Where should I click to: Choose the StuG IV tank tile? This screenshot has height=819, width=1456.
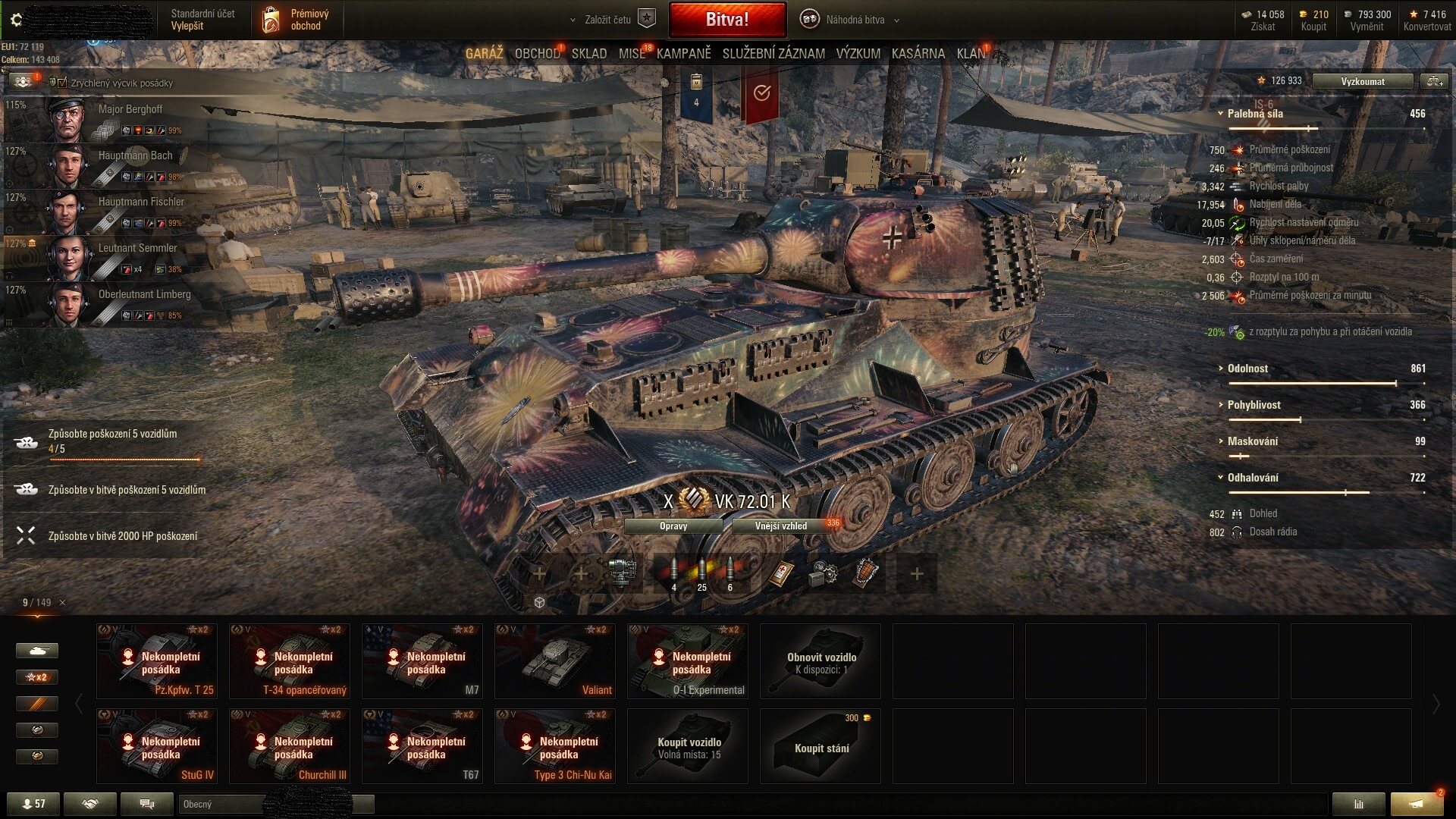click(x=156, y=745)
